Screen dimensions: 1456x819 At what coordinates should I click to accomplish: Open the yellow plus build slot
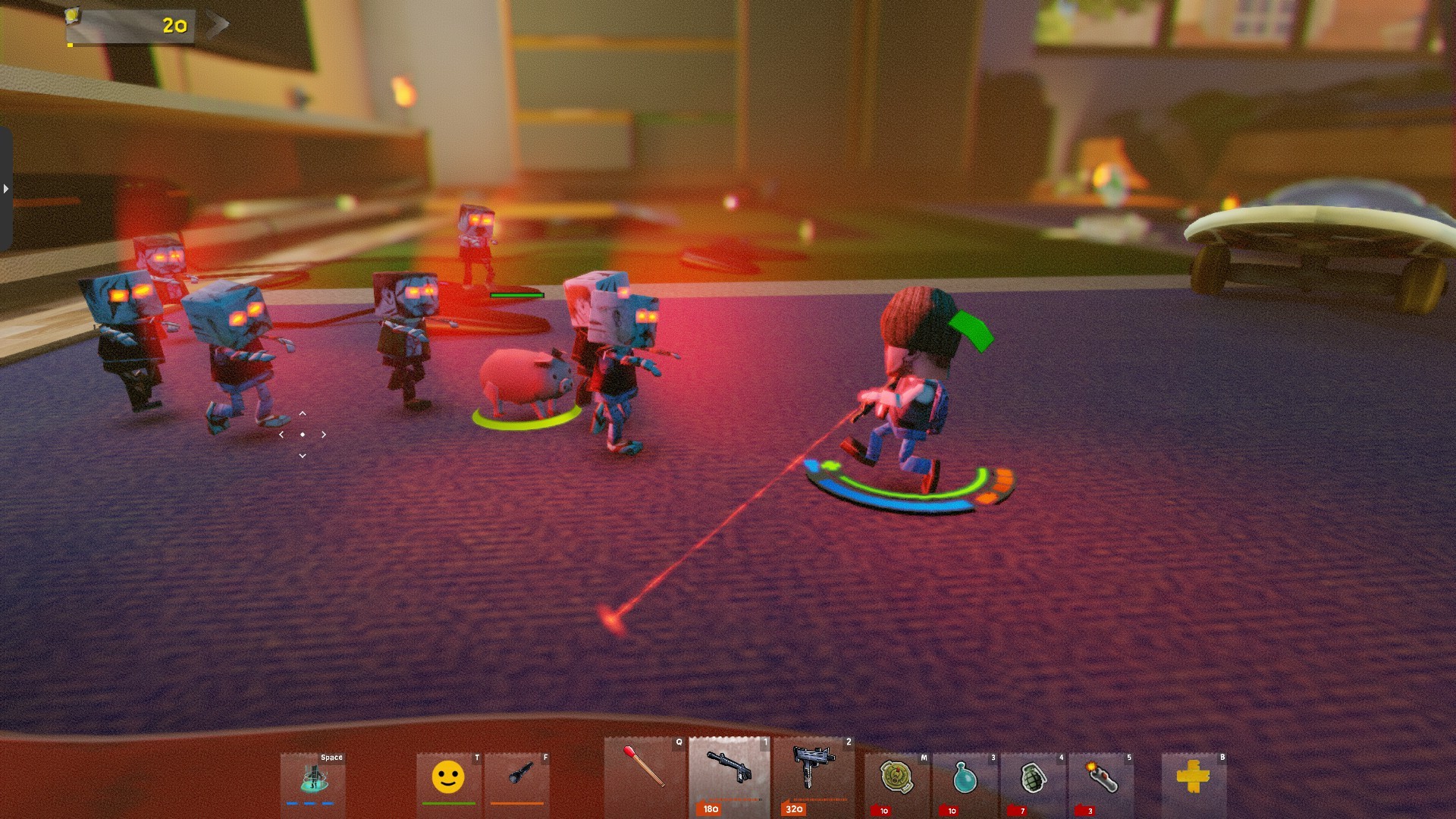tap(1193, 779)
